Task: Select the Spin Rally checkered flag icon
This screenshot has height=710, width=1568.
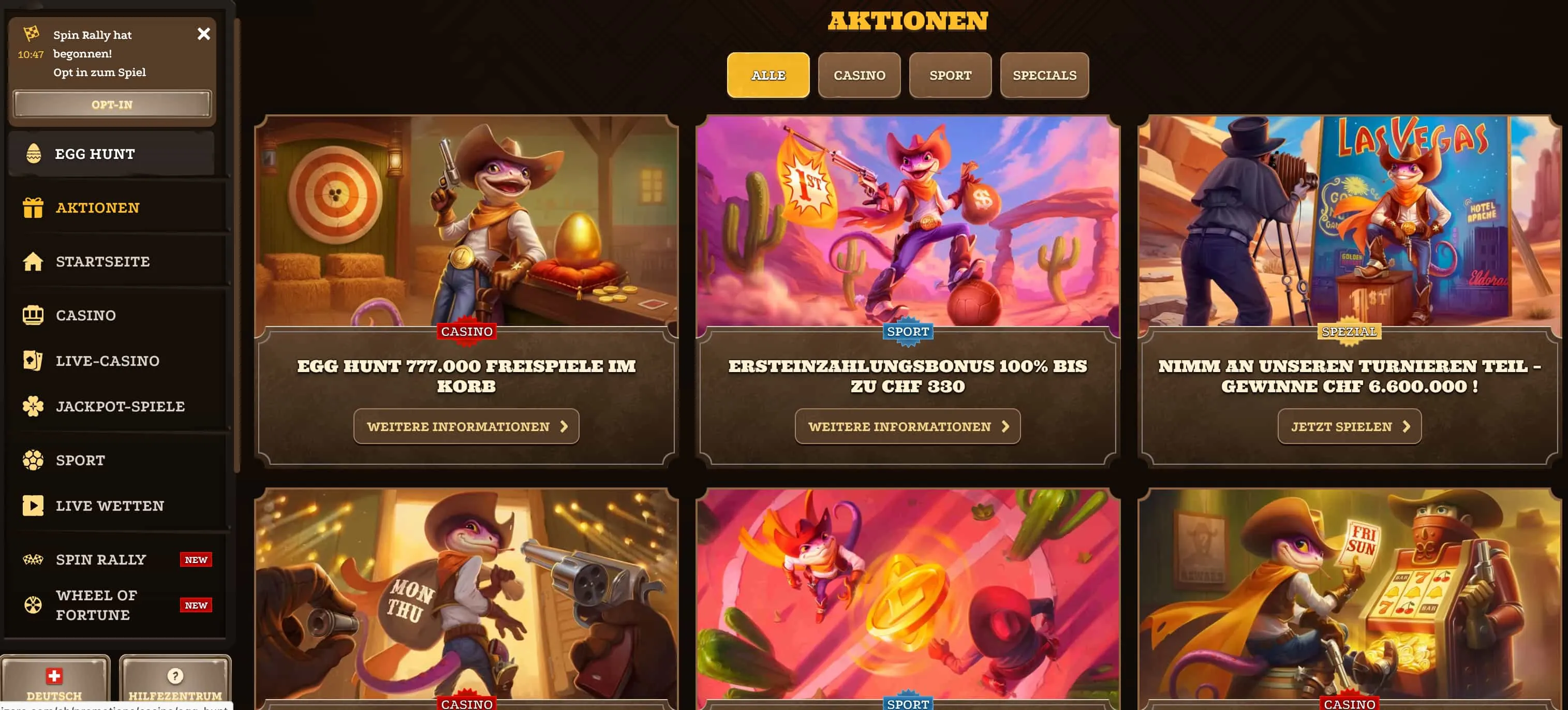Action: [x=33, y=558]
